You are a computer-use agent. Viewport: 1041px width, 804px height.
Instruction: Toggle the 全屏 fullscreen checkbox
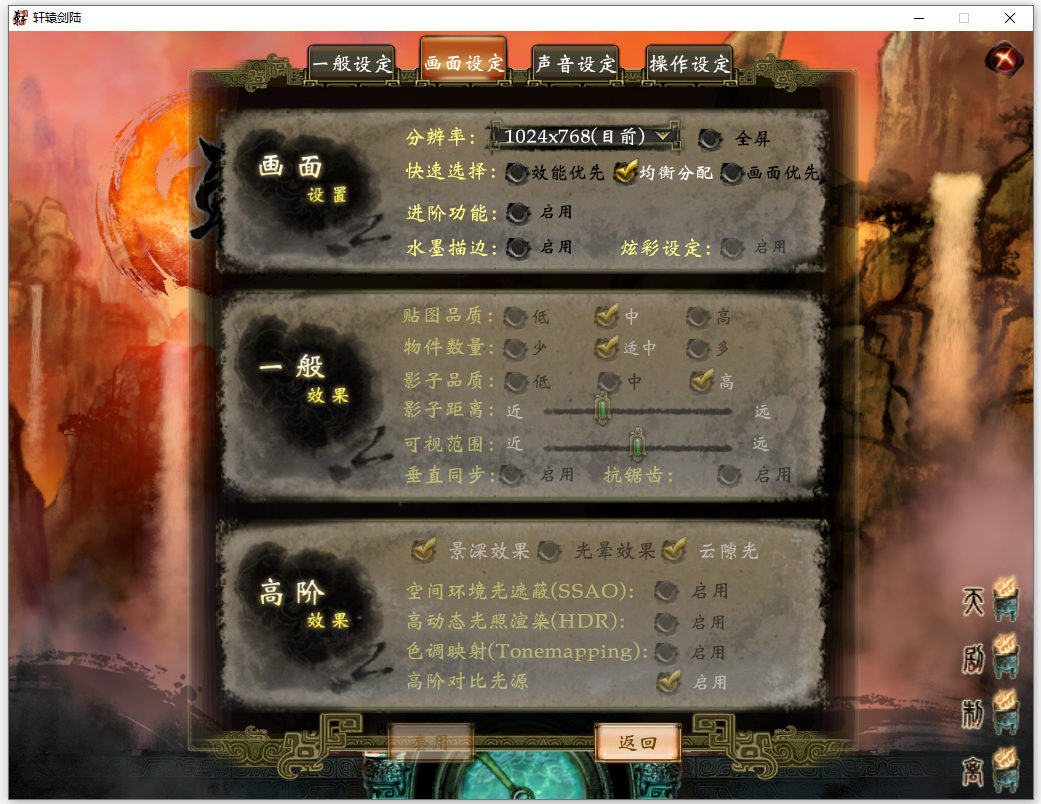tap(710, 139)
